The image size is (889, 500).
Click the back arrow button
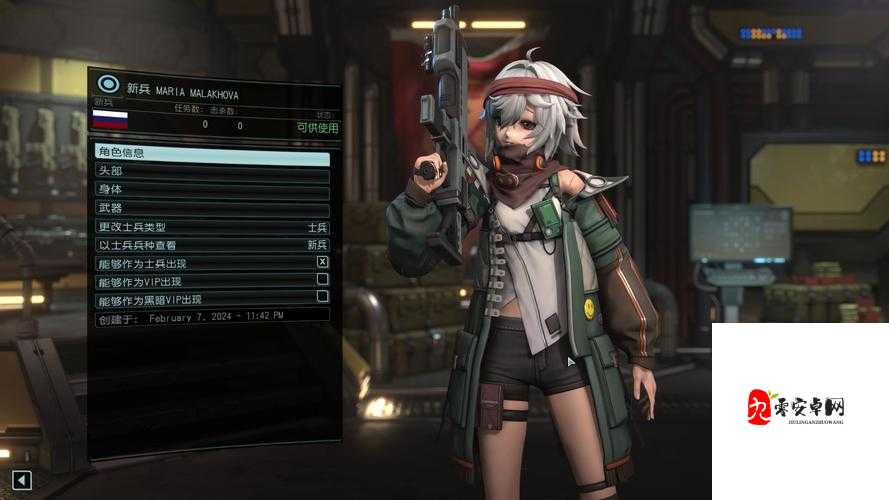coord(21,480)
